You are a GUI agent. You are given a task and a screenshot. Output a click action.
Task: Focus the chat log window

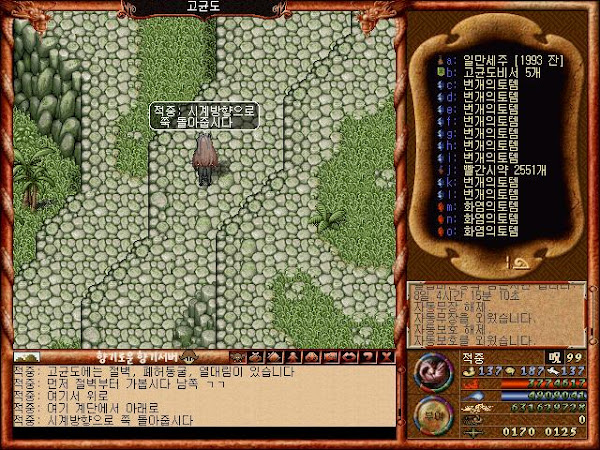tap(200, 399)
